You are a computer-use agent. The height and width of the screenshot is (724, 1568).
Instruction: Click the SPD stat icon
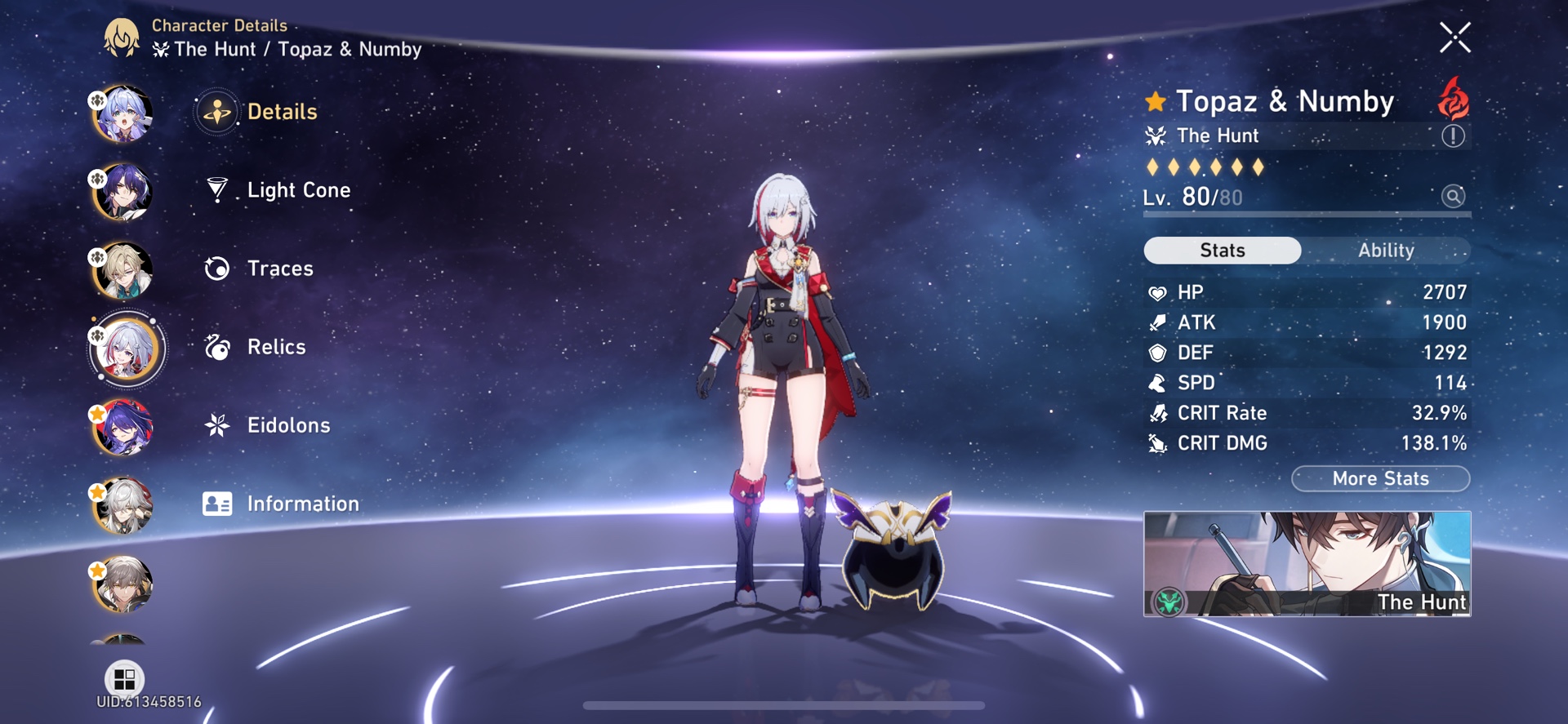(1156, 382)
